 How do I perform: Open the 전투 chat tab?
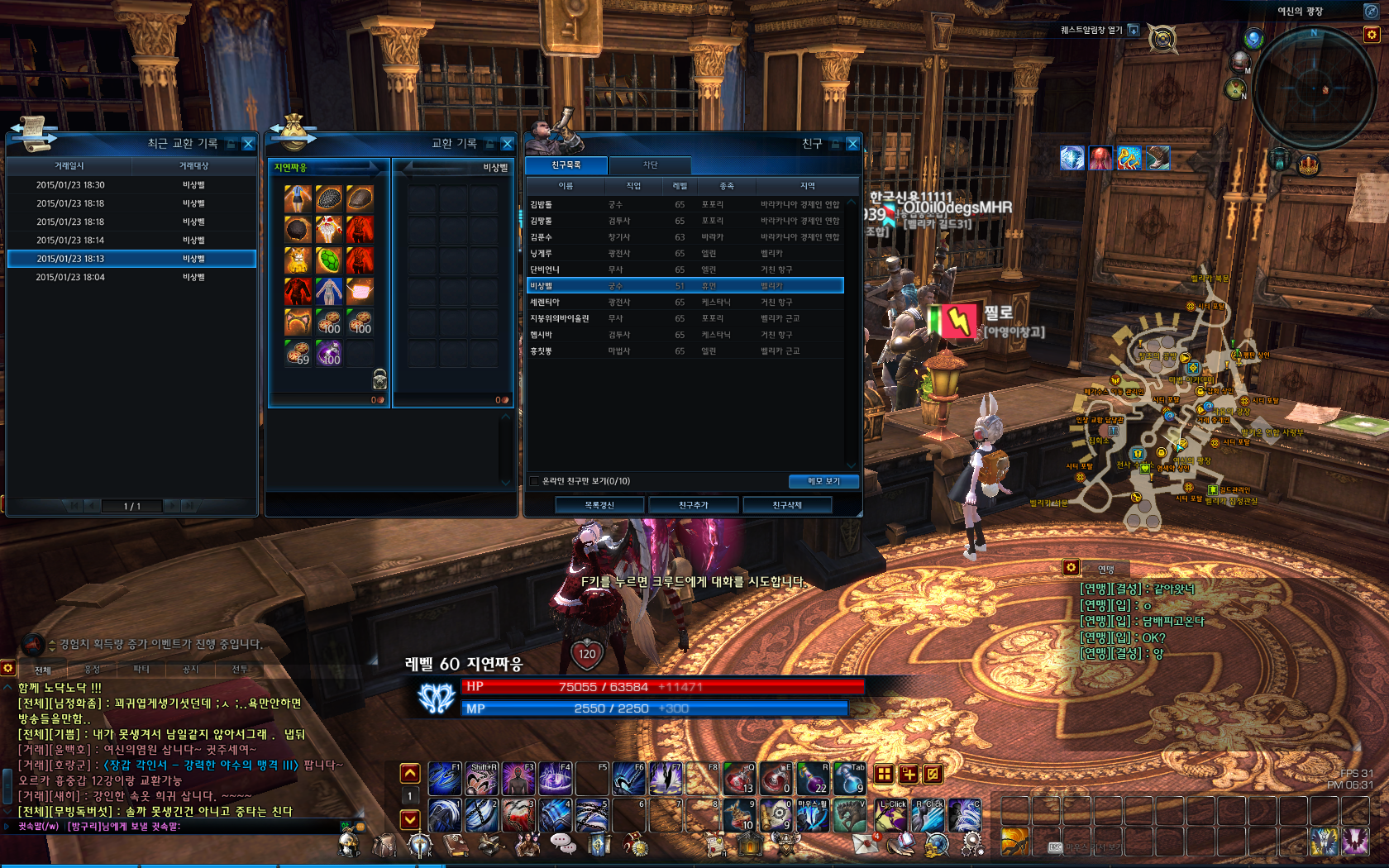(240, 669)
